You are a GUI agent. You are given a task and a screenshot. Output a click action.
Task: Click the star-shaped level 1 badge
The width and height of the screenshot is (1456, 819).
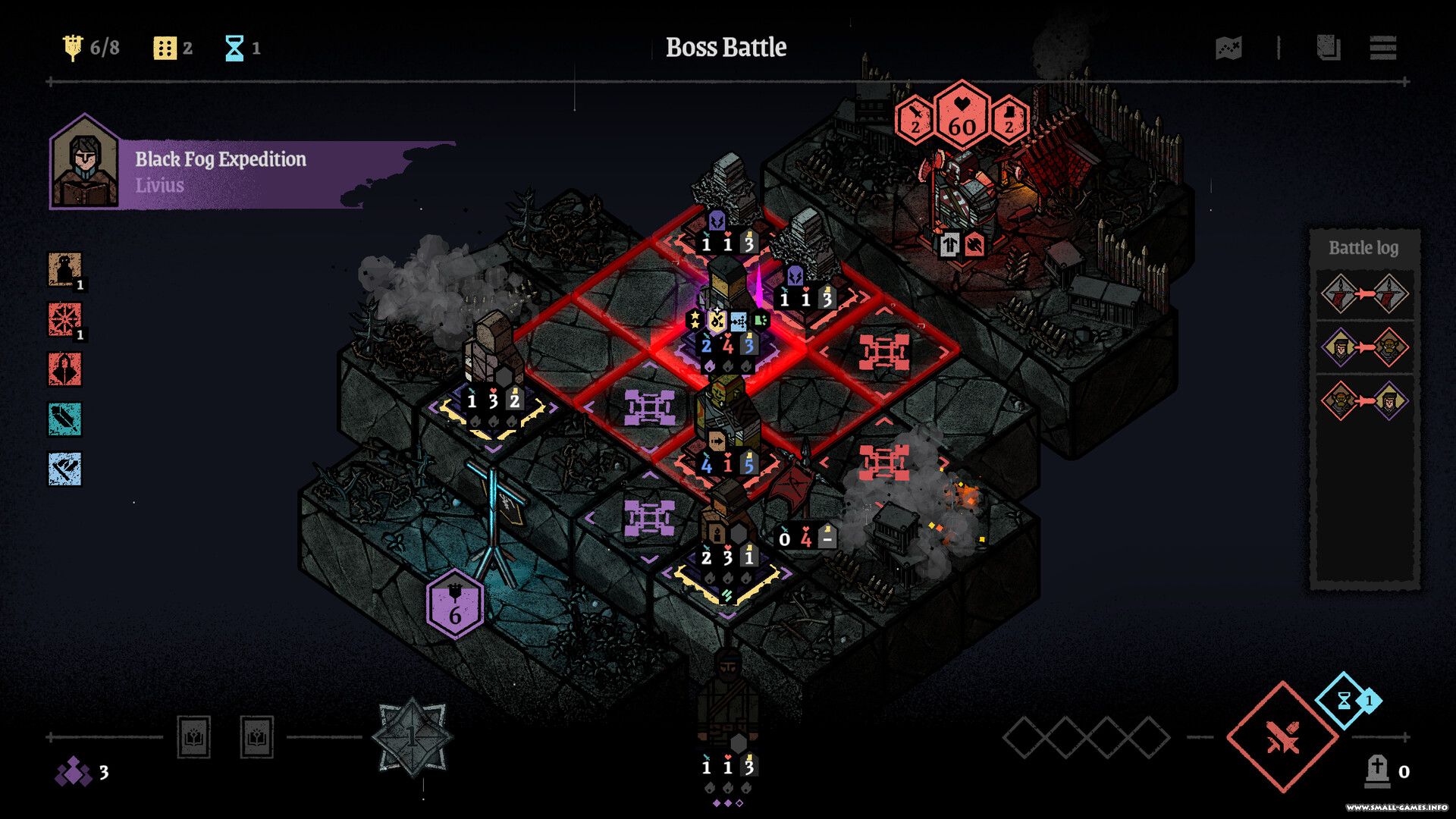[412, 737]
